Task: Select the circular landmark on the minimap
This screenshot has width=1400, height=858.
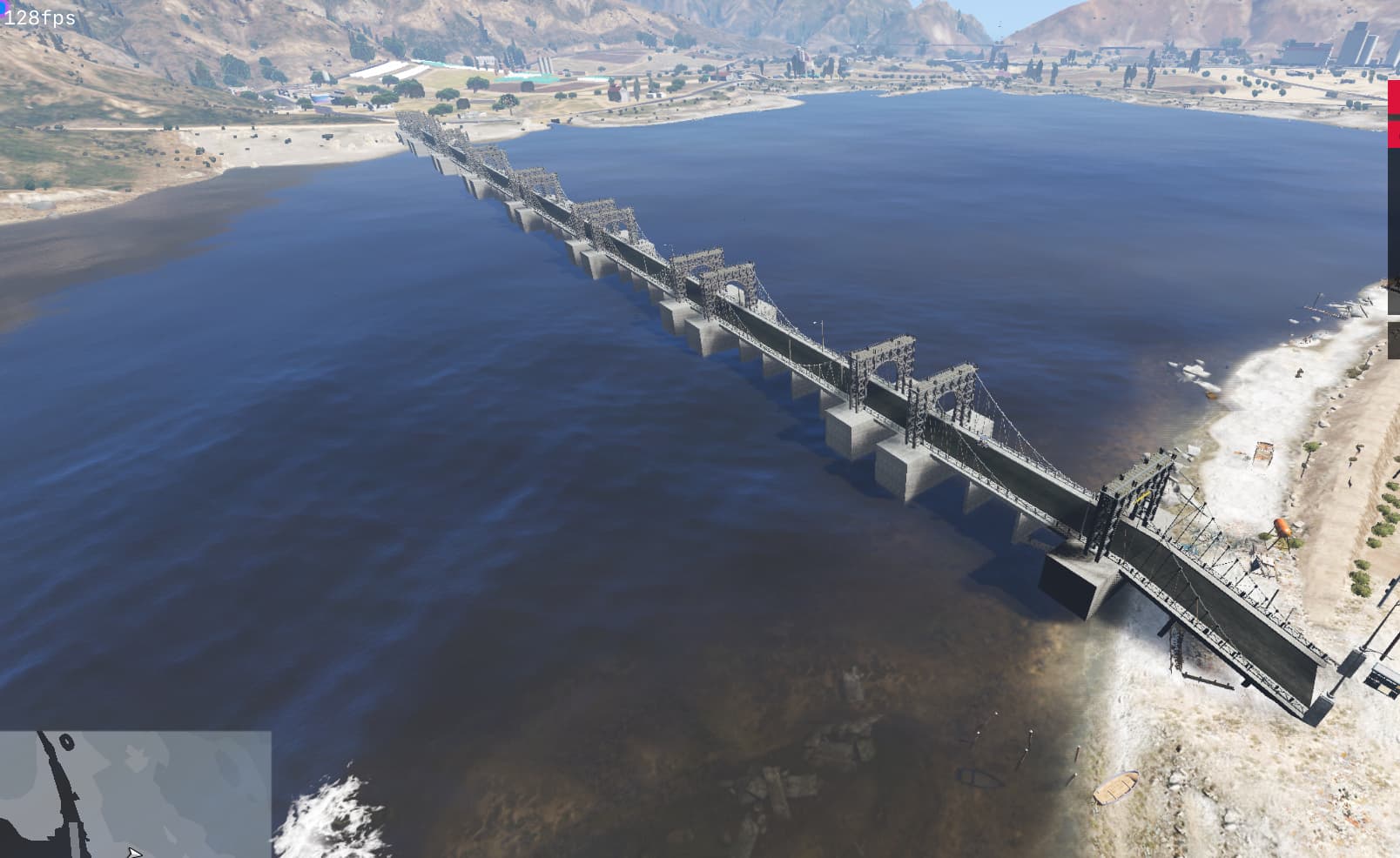Action: click(67, 741)
